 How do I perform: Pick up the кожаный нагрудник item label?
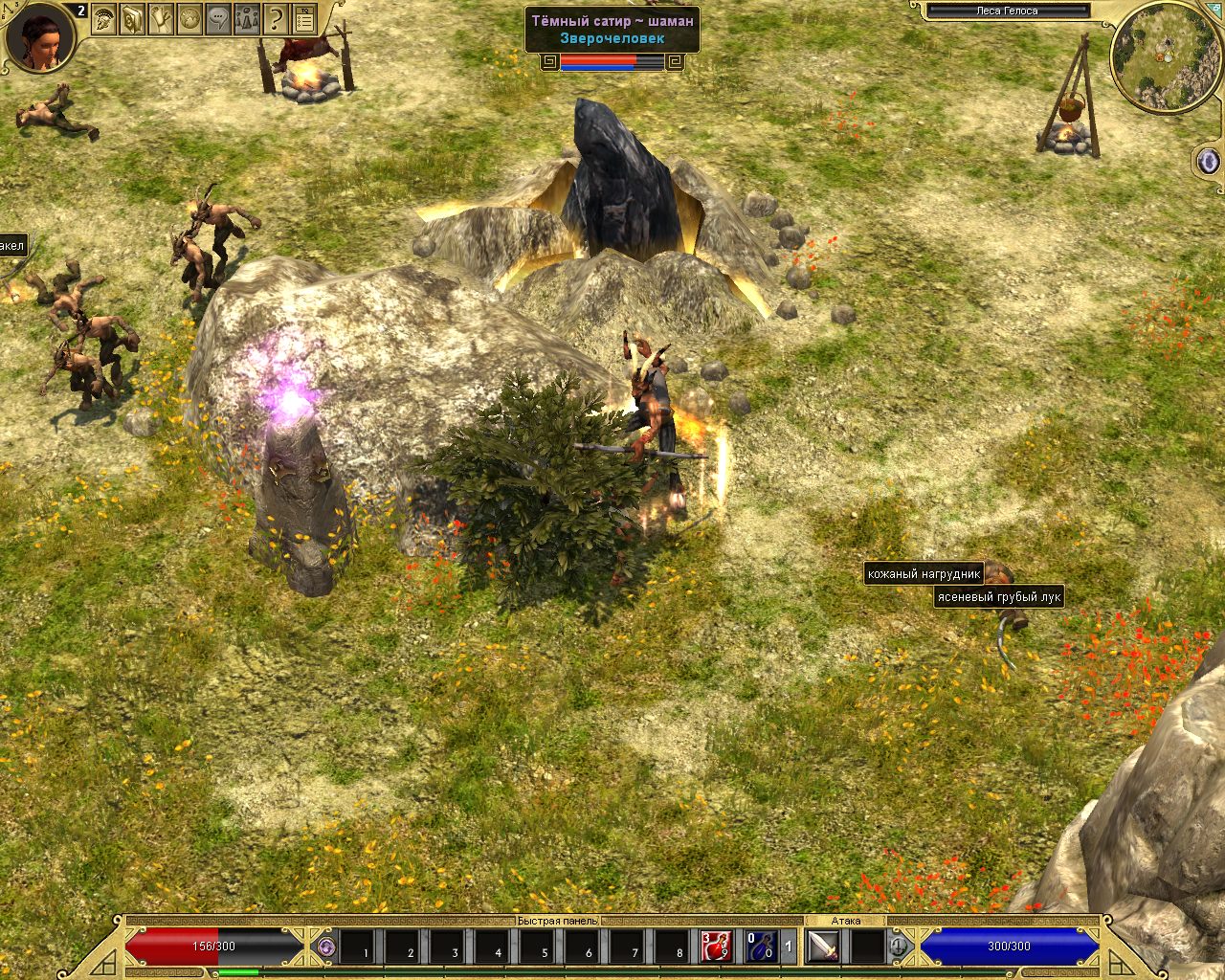pyautogui.click(x=924, y=574)
